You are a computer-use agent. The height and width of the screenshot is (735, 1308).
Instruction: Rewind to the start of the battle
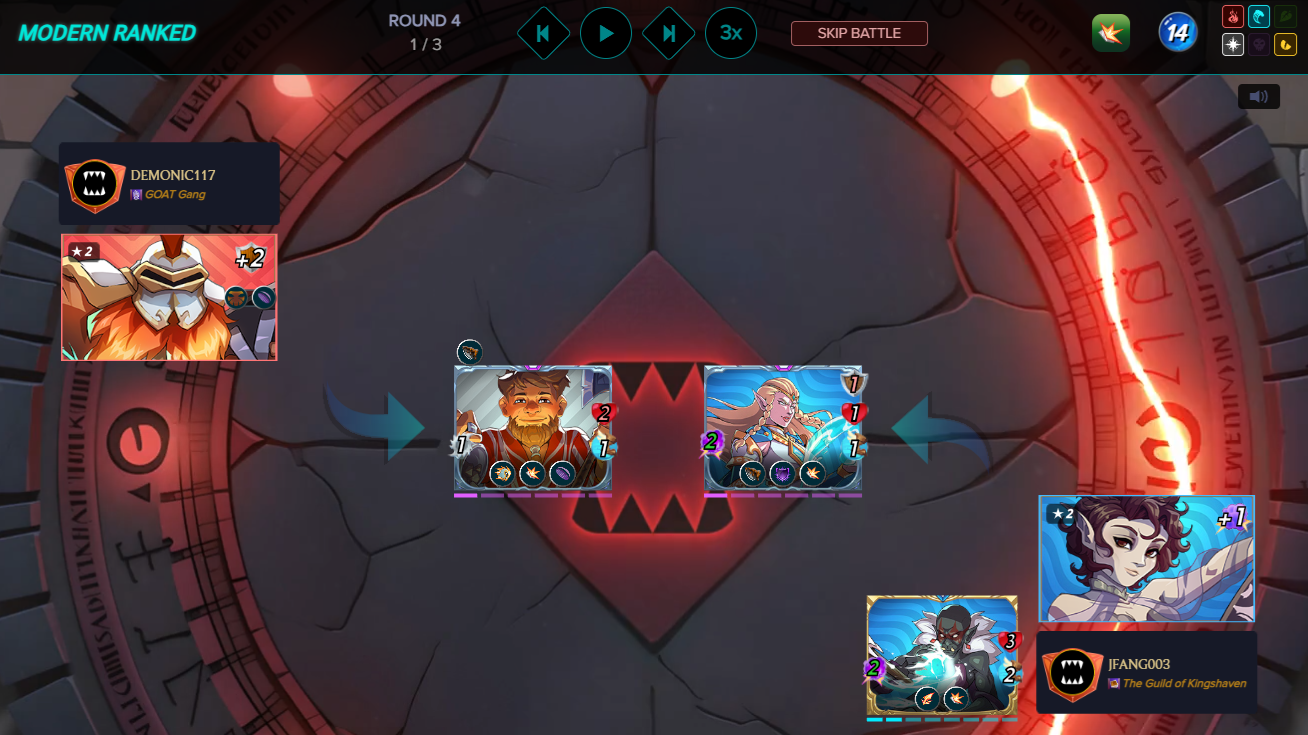tap(543, 32)
